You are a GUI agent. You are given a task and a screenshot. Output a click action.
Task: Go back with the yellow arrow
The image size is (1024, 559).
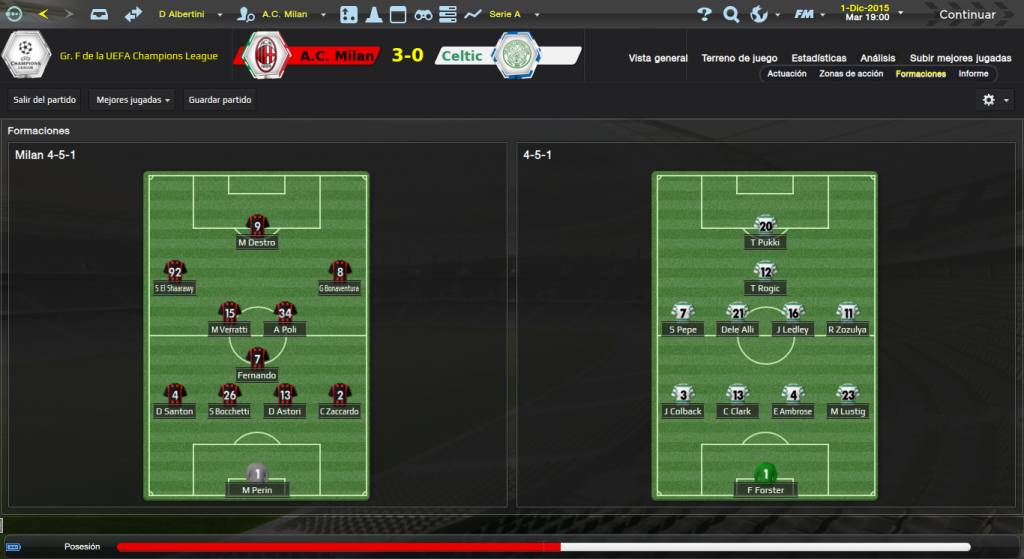click(43, 14)
